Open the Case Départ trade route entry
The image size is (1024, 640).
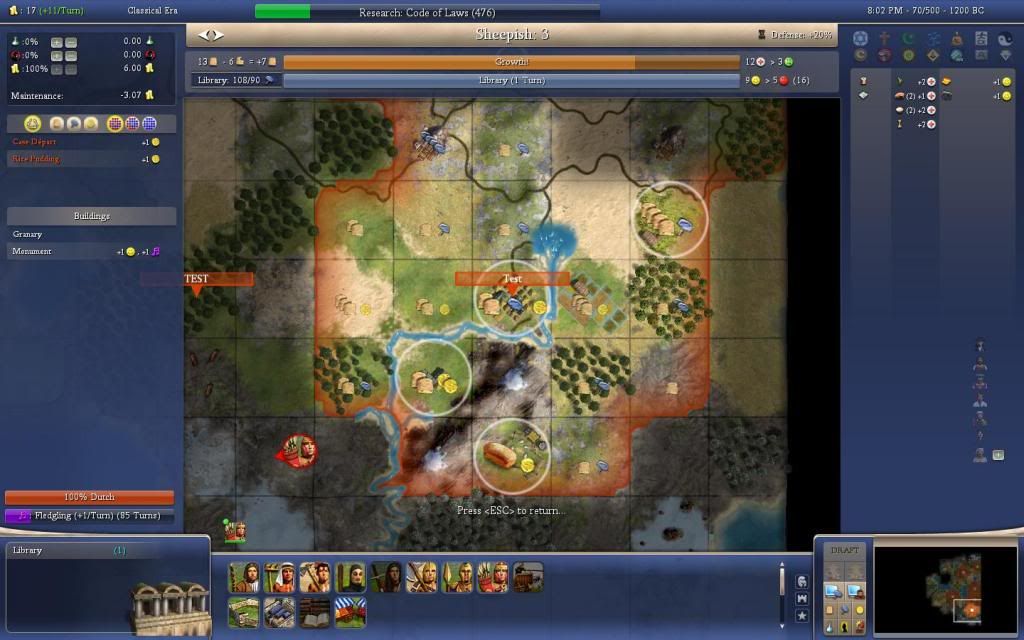(36, 142)
